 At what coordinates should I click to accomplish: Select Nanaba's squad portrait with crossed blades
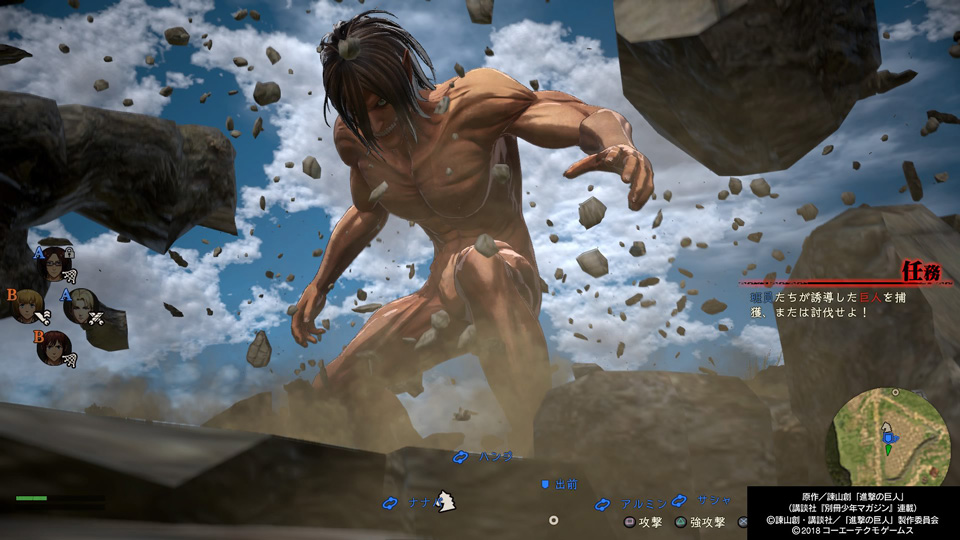(x=80, y=305)
